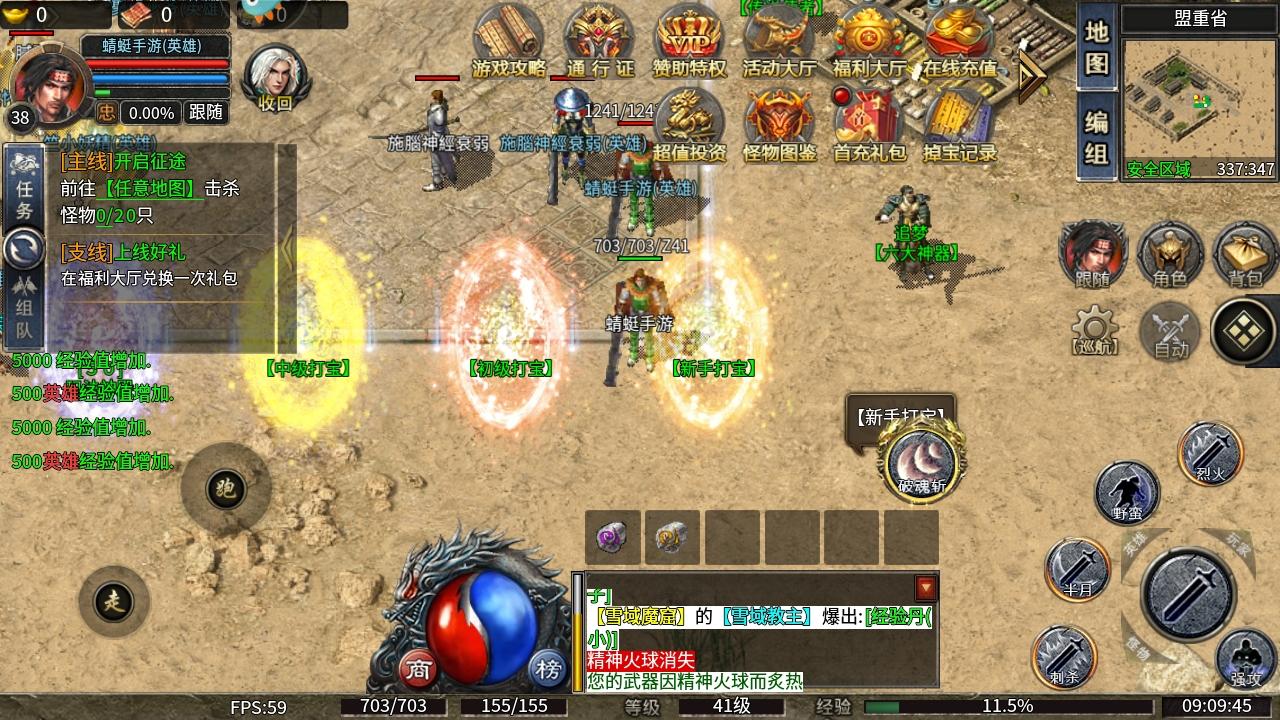Image resolution: width=1280 pixels, height=720 pixels.
Task: Open the 在线充值 recharge icon
Action: tap(959, 38)
